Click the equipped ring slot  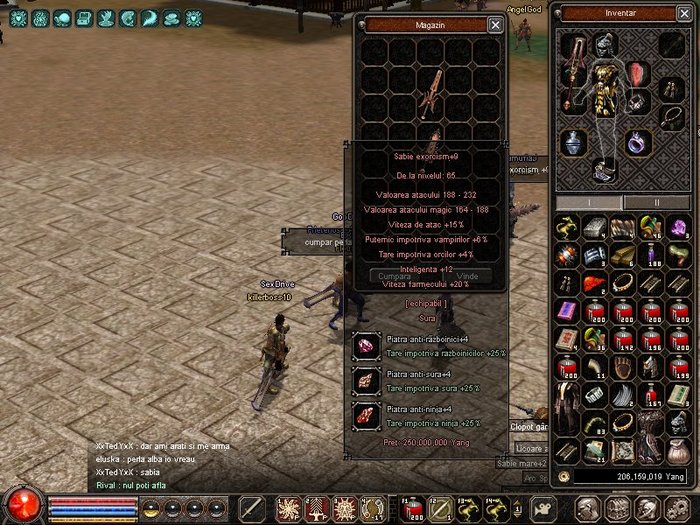coord(639,142)
